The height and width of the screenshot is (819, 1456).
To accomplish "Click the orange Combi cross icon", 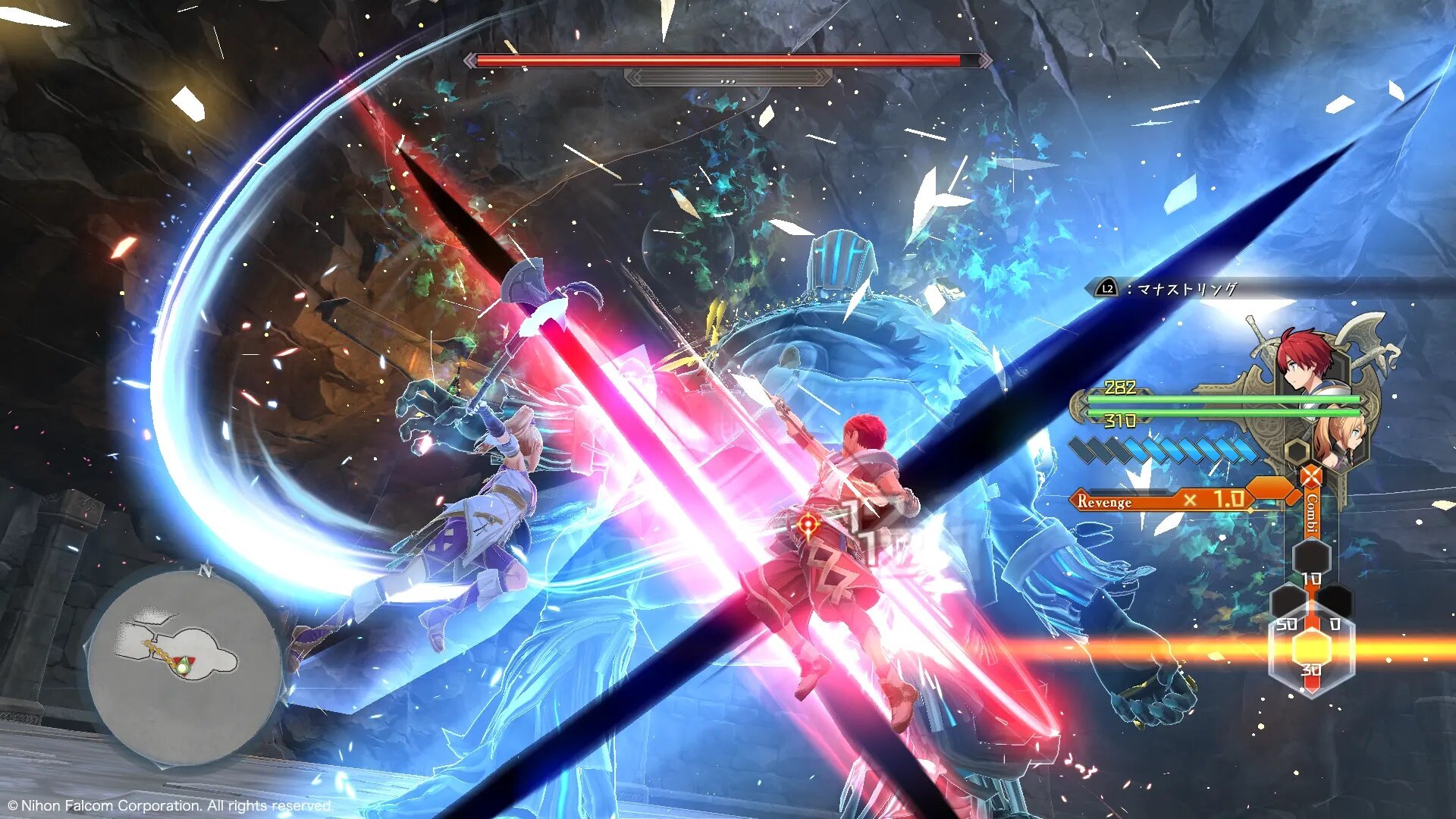I will coord(1310,478).
